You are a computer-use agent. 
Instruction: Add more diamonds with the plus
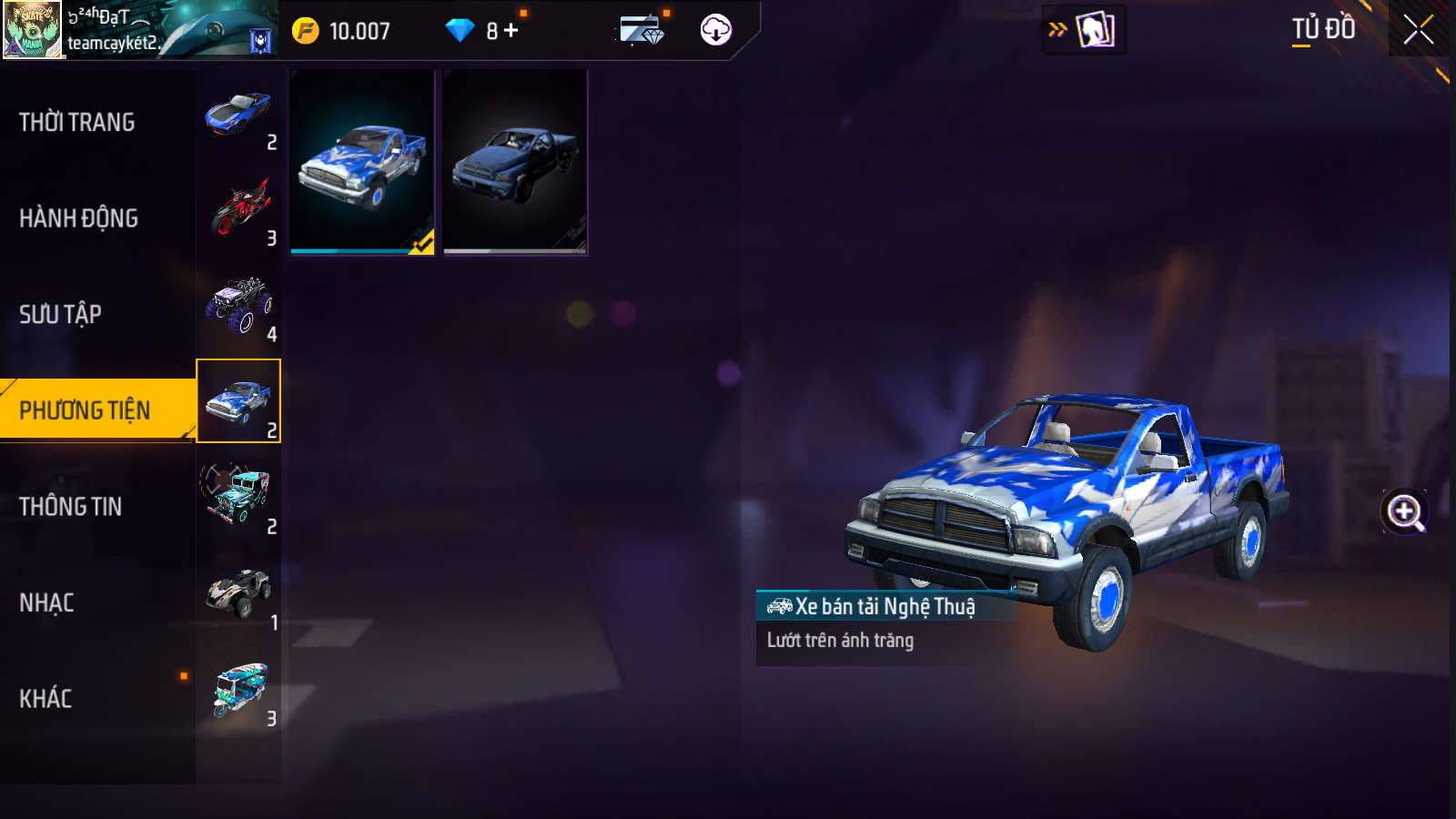point(511,31)
